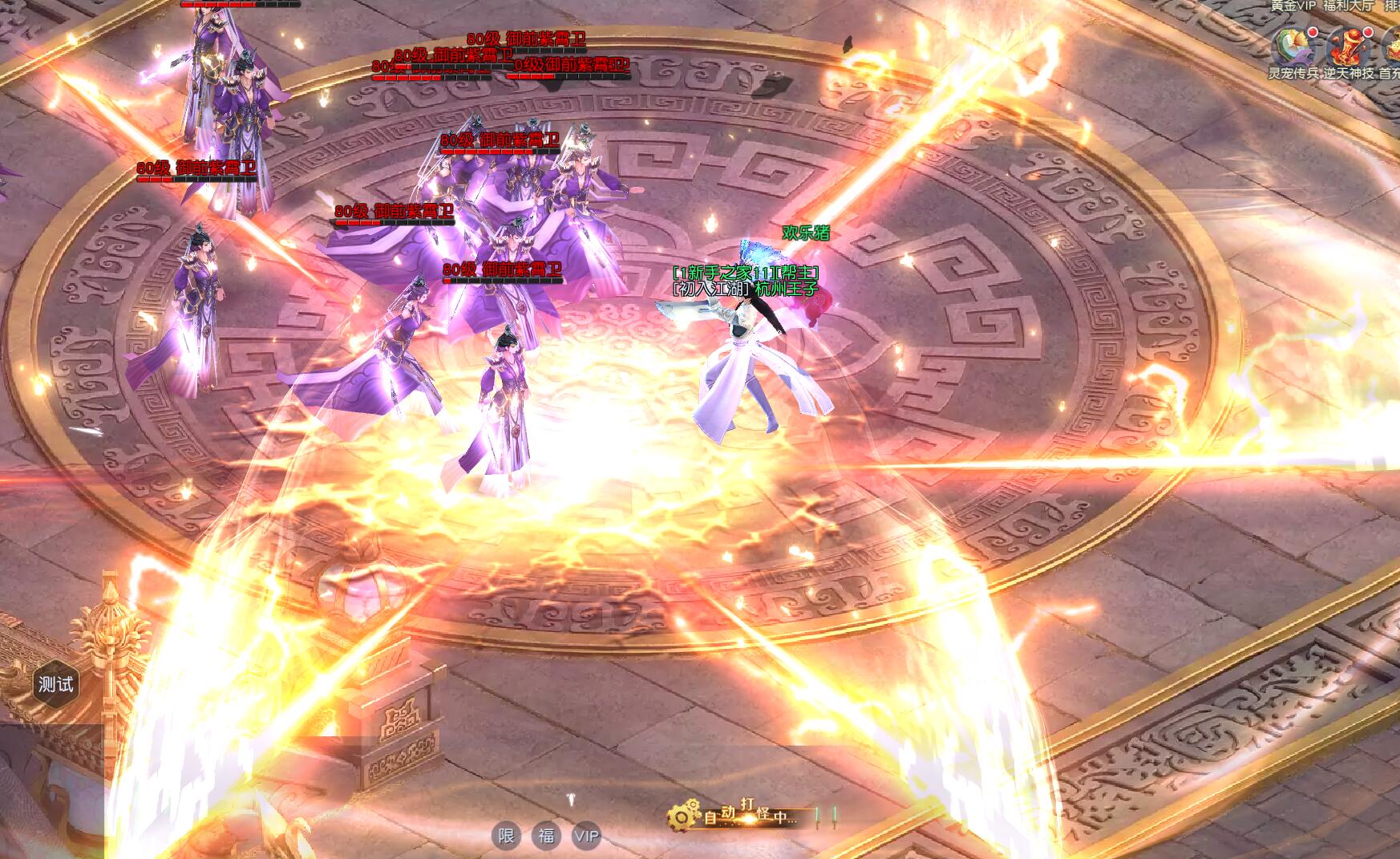Click the hexagonal 测试 button

[x=55, y=684]
